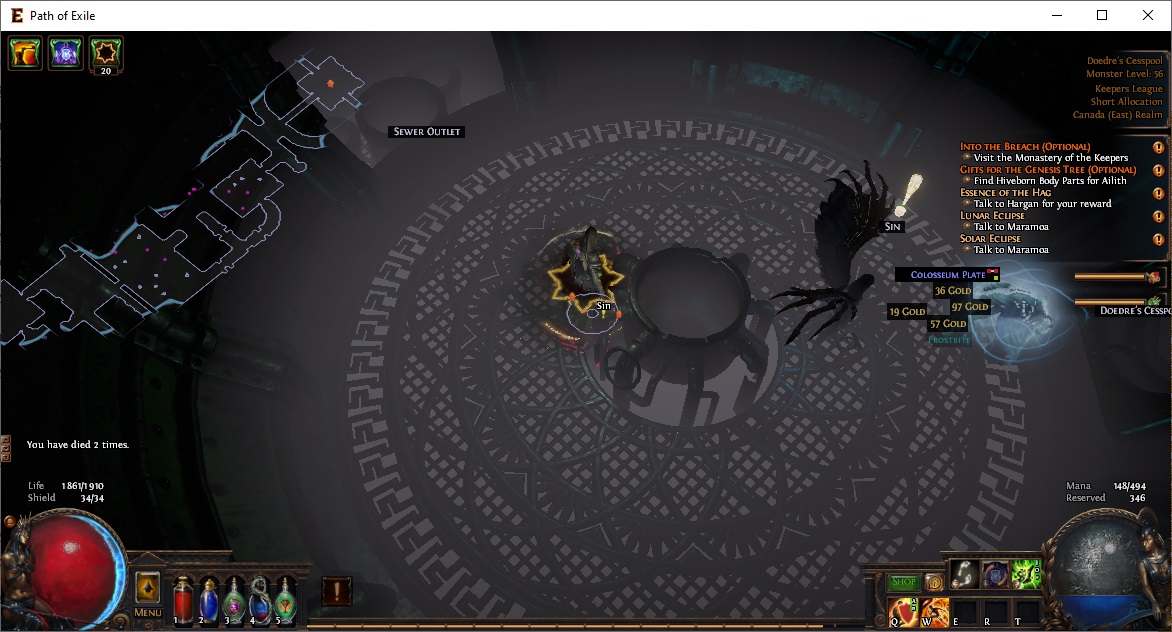
Task: Click the orange armour buff icon
Action: click(x=25, y=53)
